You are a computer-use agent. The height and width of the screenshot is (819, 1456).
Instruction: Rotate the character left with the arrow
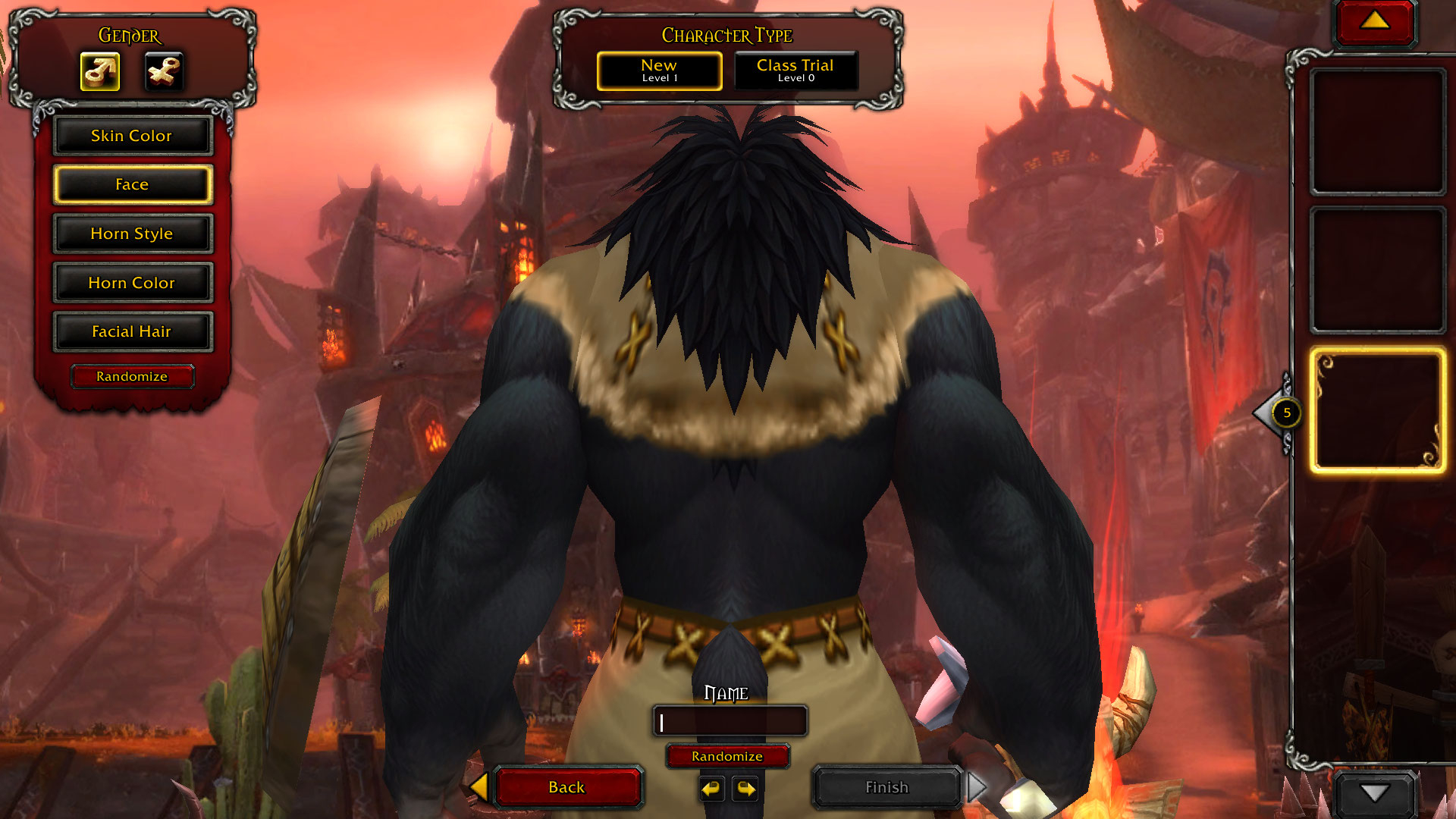[x=711, y=789]
